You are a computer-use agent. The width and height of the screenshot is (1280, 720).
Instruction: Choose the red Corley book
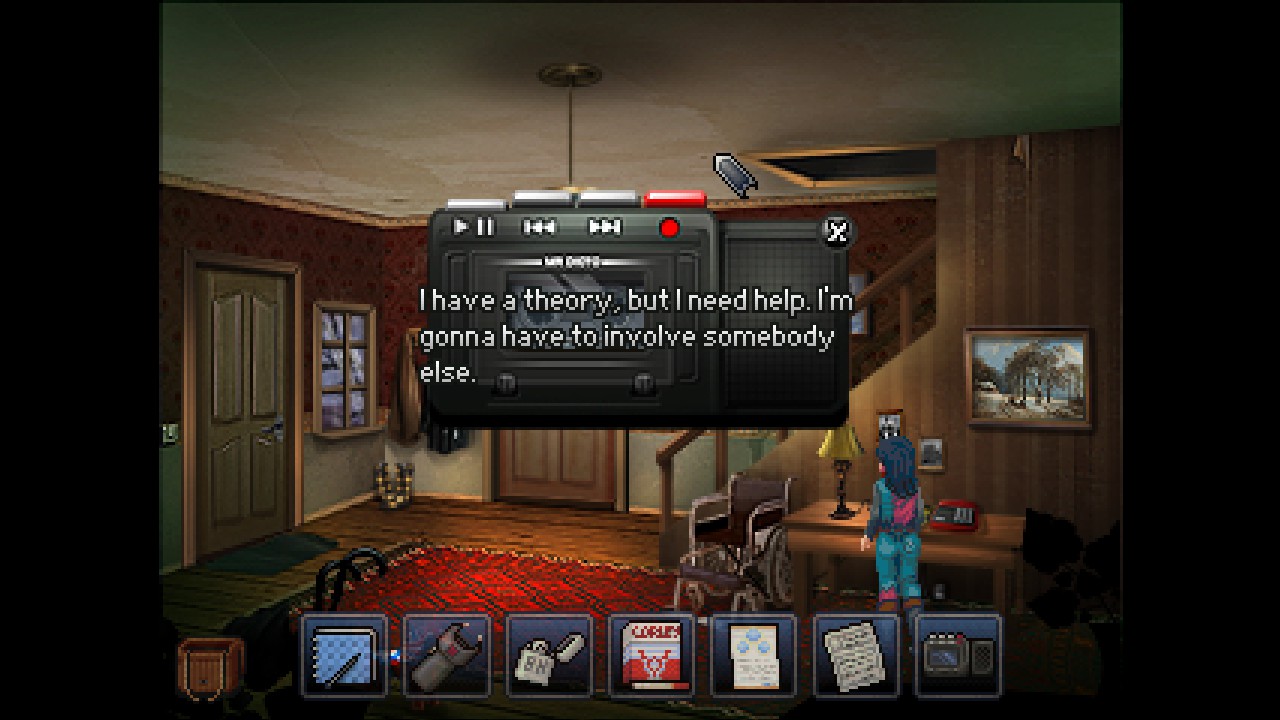(x=652, y=657)
